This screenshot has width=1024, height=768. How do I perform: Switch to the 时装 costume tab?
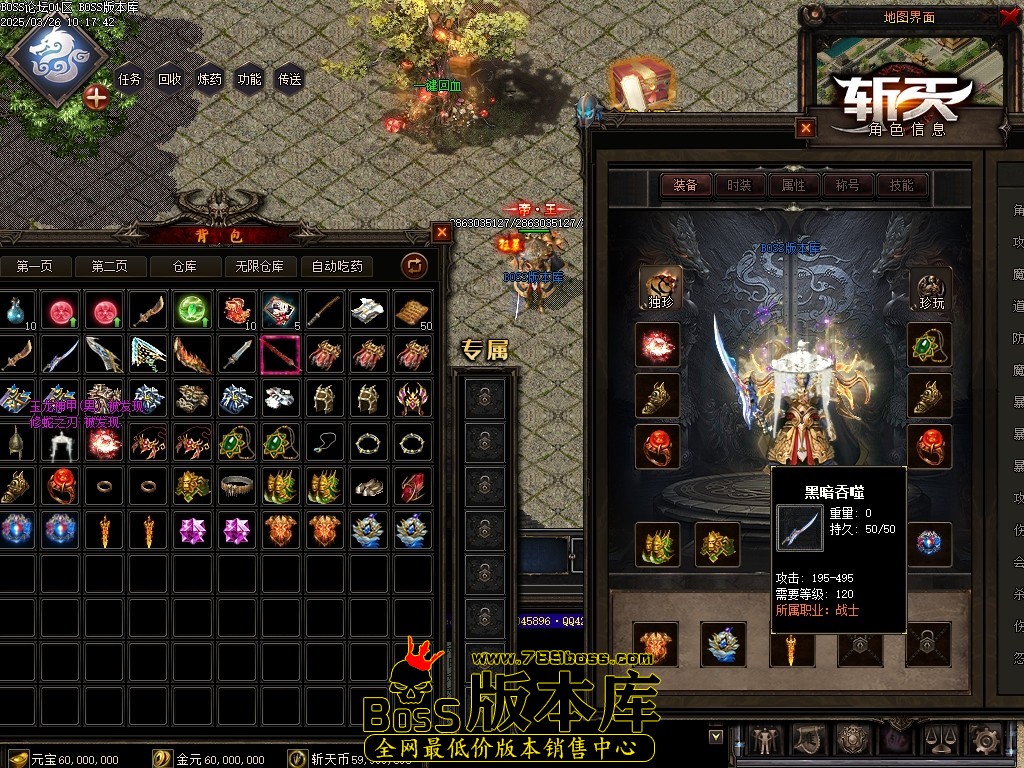[x=740, y=185]
